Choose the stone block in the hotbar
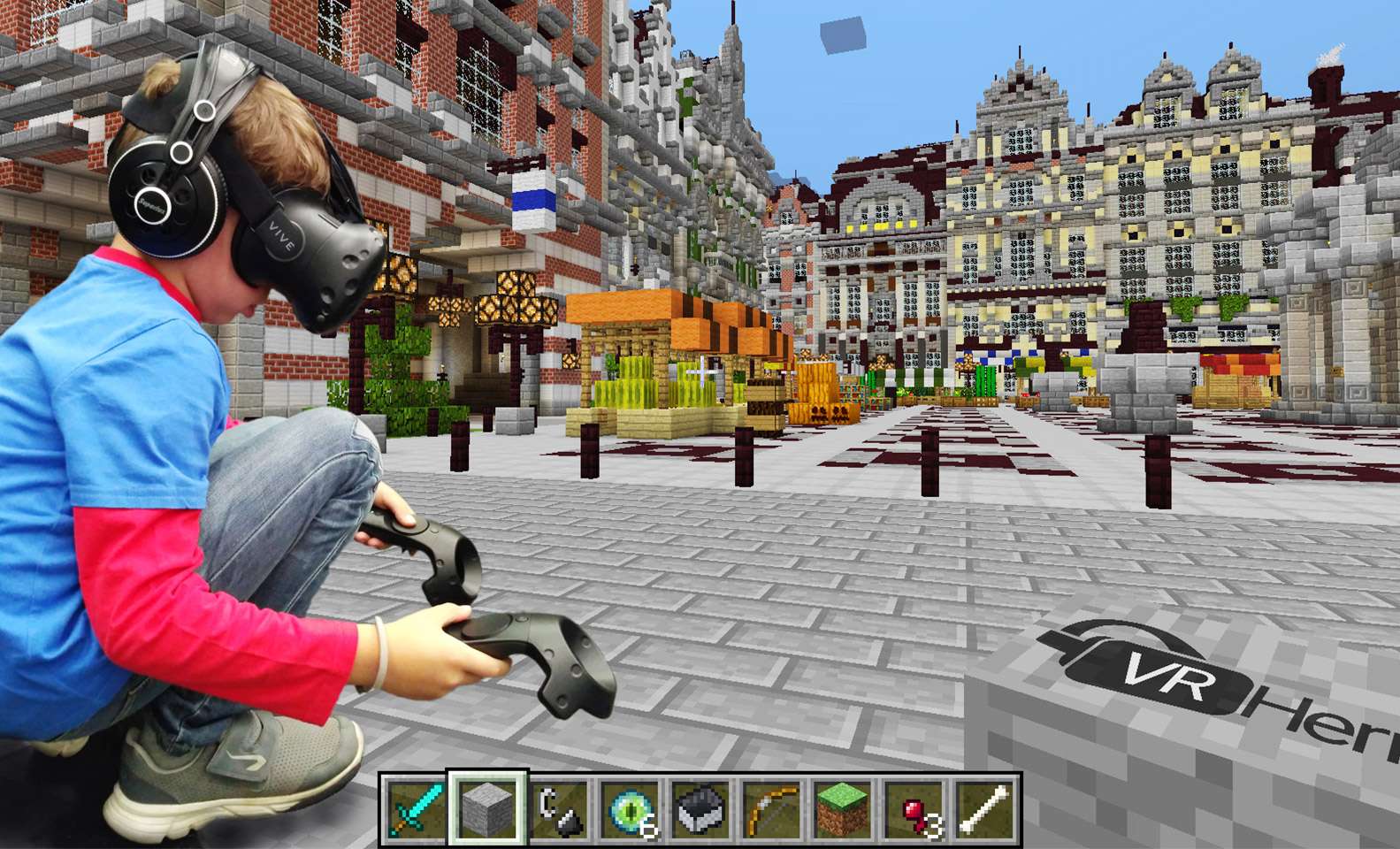 [x=488, y=809]
